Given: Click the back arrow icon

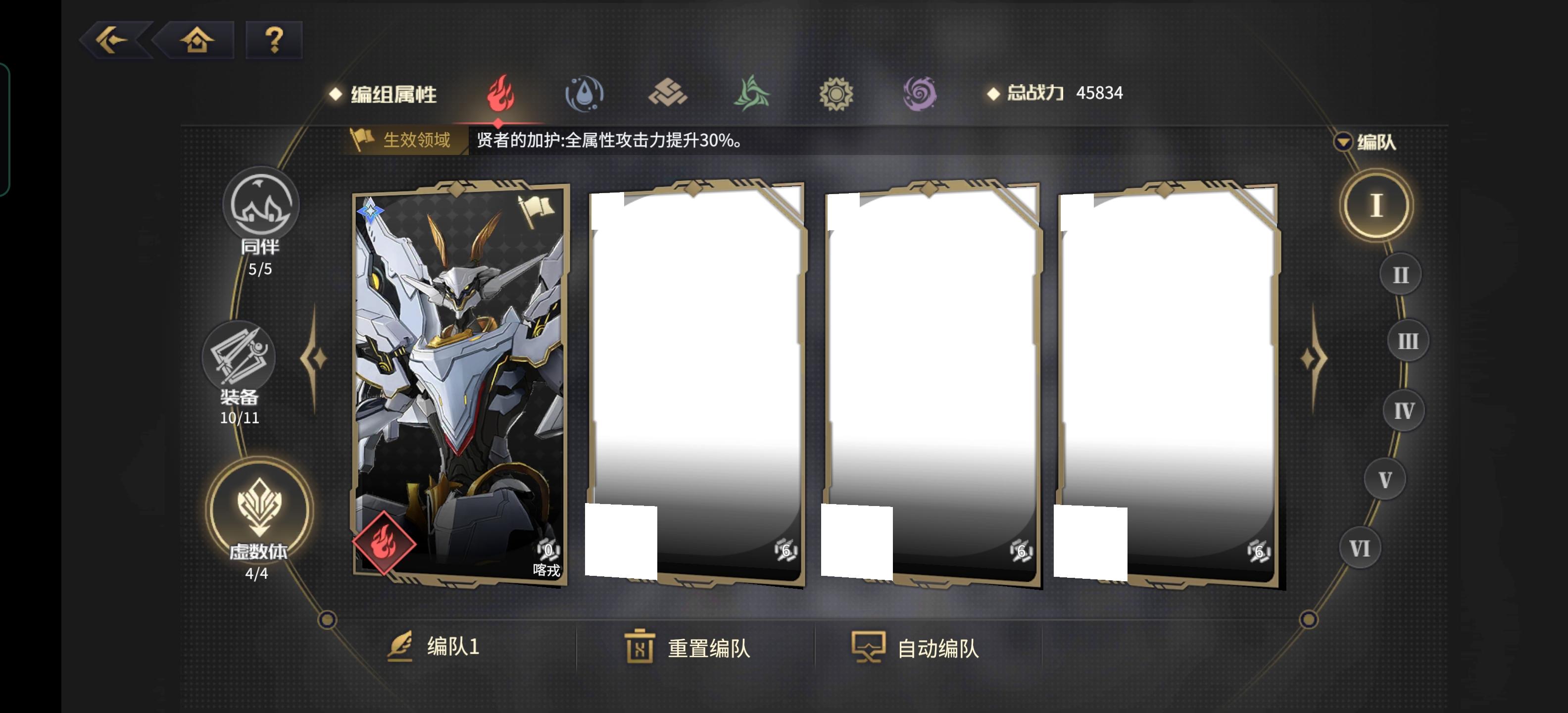Looking at the screenshot, I should (x=113, y=40).
